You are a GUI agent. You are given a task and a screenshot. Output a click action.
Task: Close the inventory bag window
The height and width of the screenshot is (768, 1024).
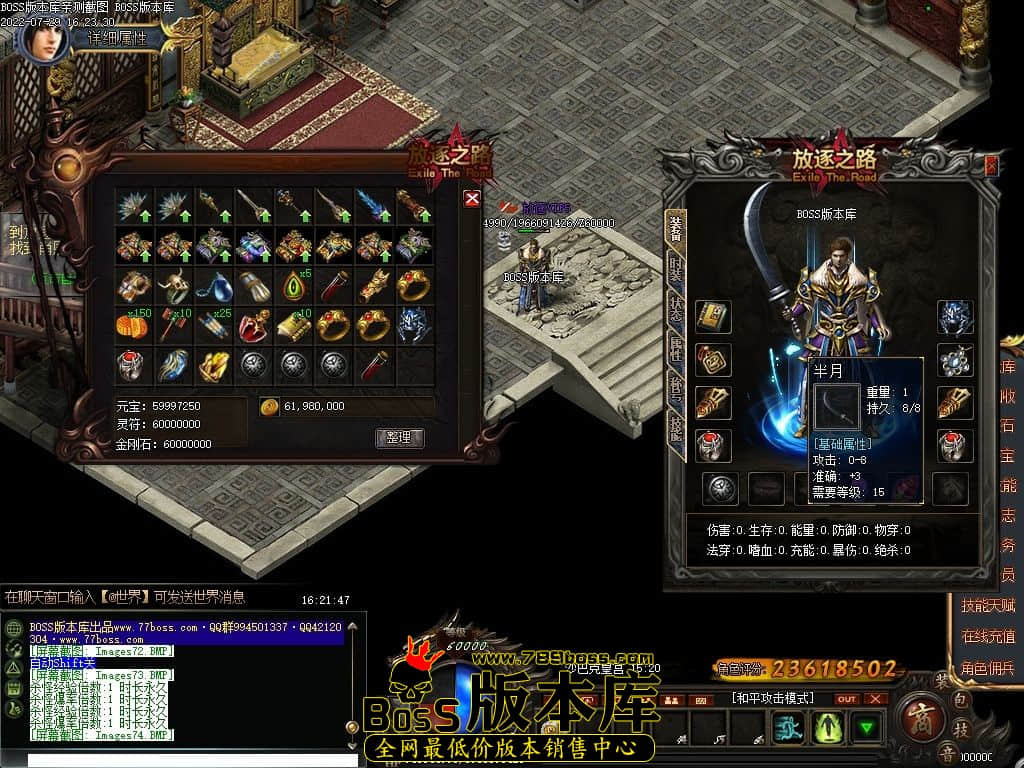(x=472, y=199)
